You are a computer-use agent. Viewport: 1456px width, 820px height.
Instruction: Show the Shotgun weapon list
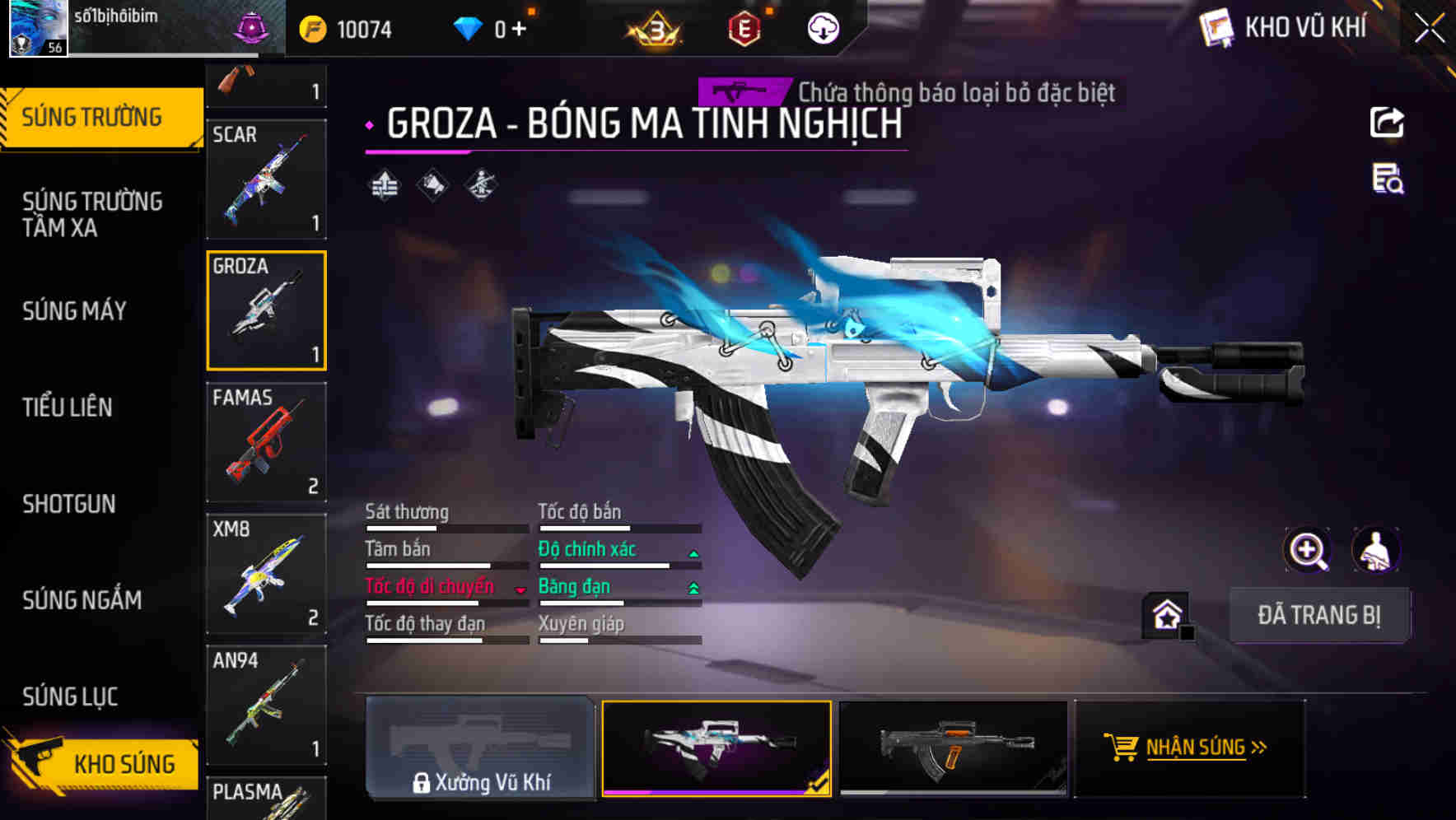(x=69, y=504)
